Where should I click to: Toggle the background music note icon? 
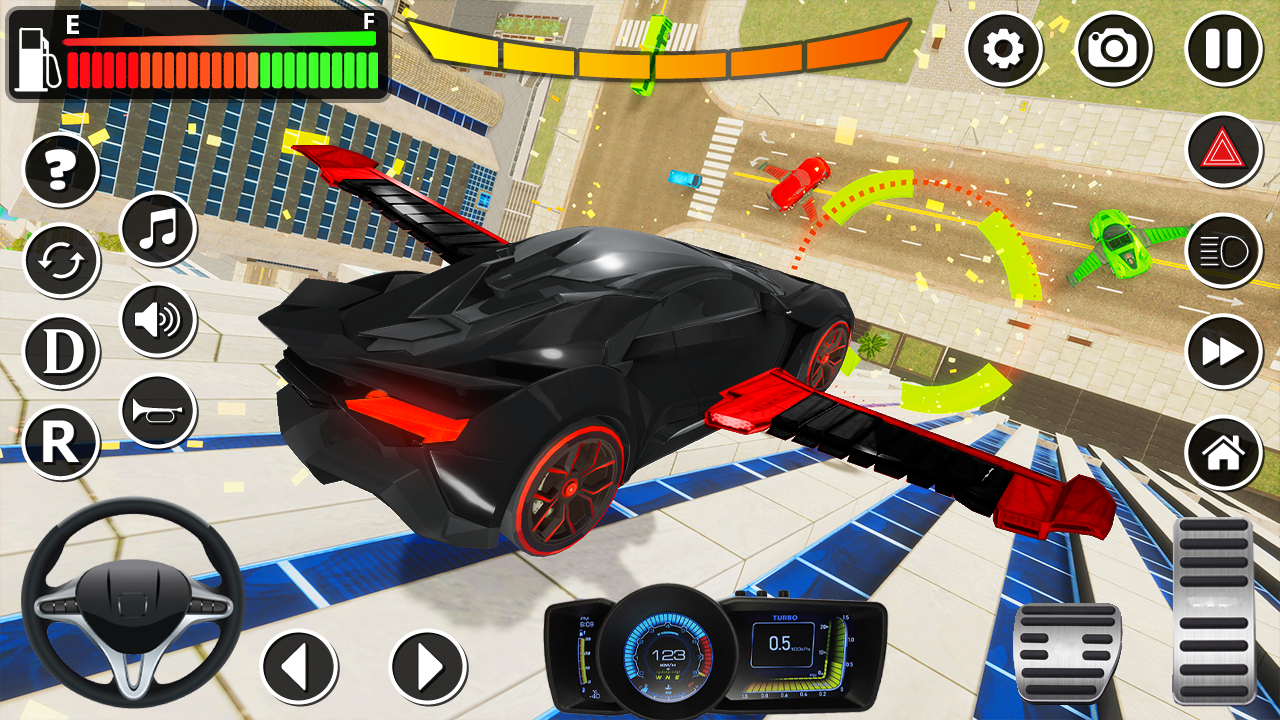click(x=157, y=228)
